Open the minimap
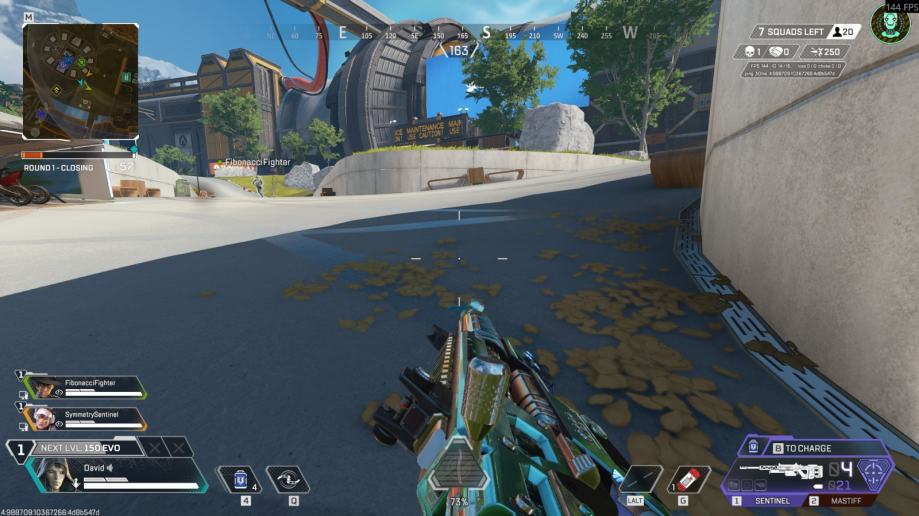919x516 pixels. tap(80, 80)
